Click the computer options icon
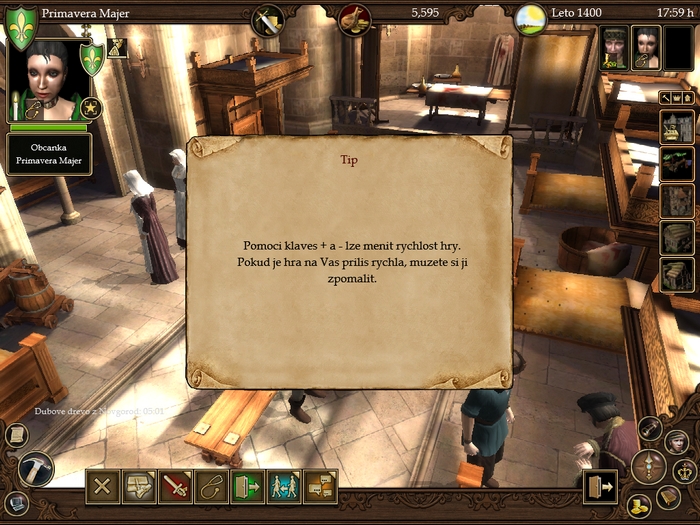 click(15, 502)
